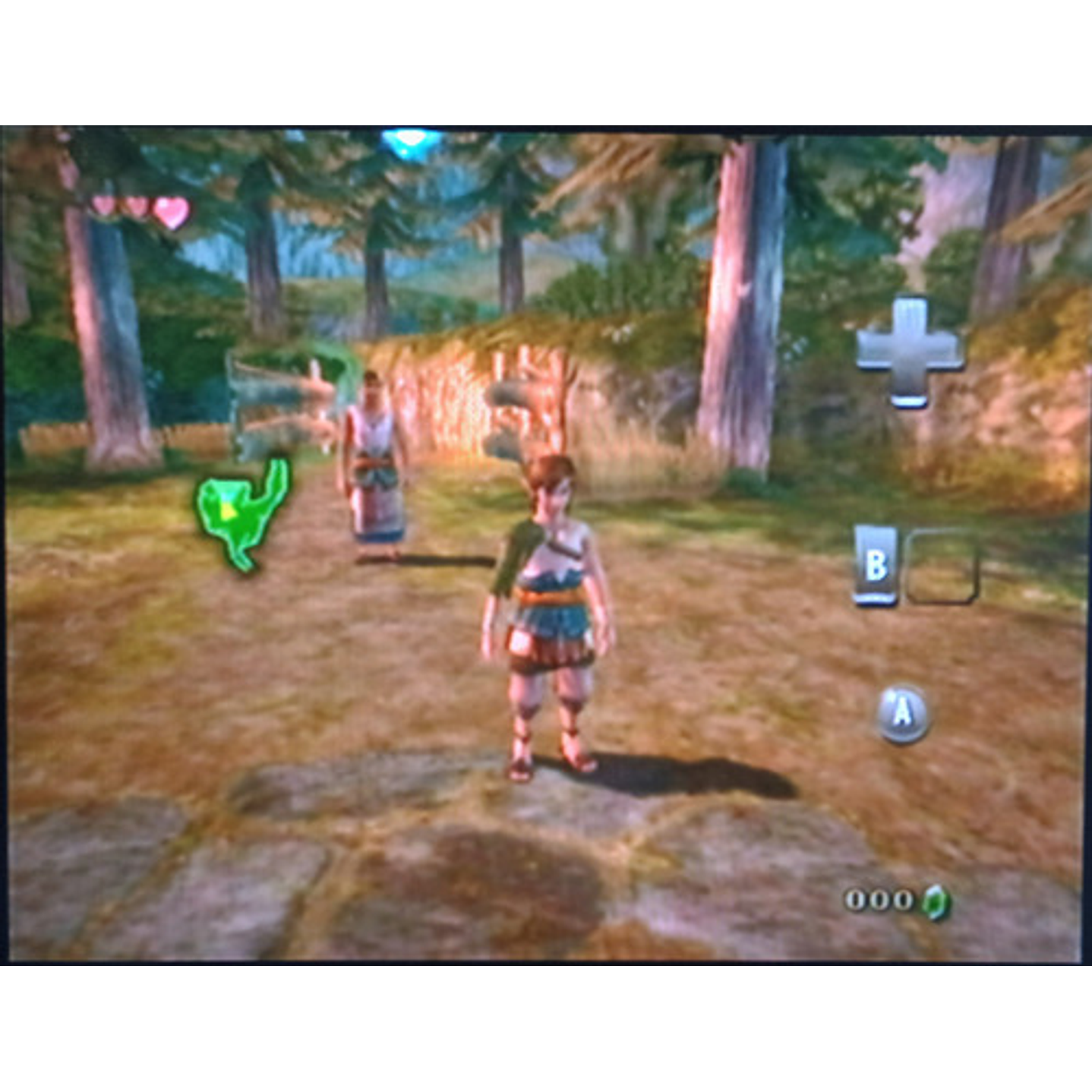Image resolution: width=1092 pixels, height=1092 pixels.
Task: Click the D-pad plus icon on the right
Action: coord(907,349)
